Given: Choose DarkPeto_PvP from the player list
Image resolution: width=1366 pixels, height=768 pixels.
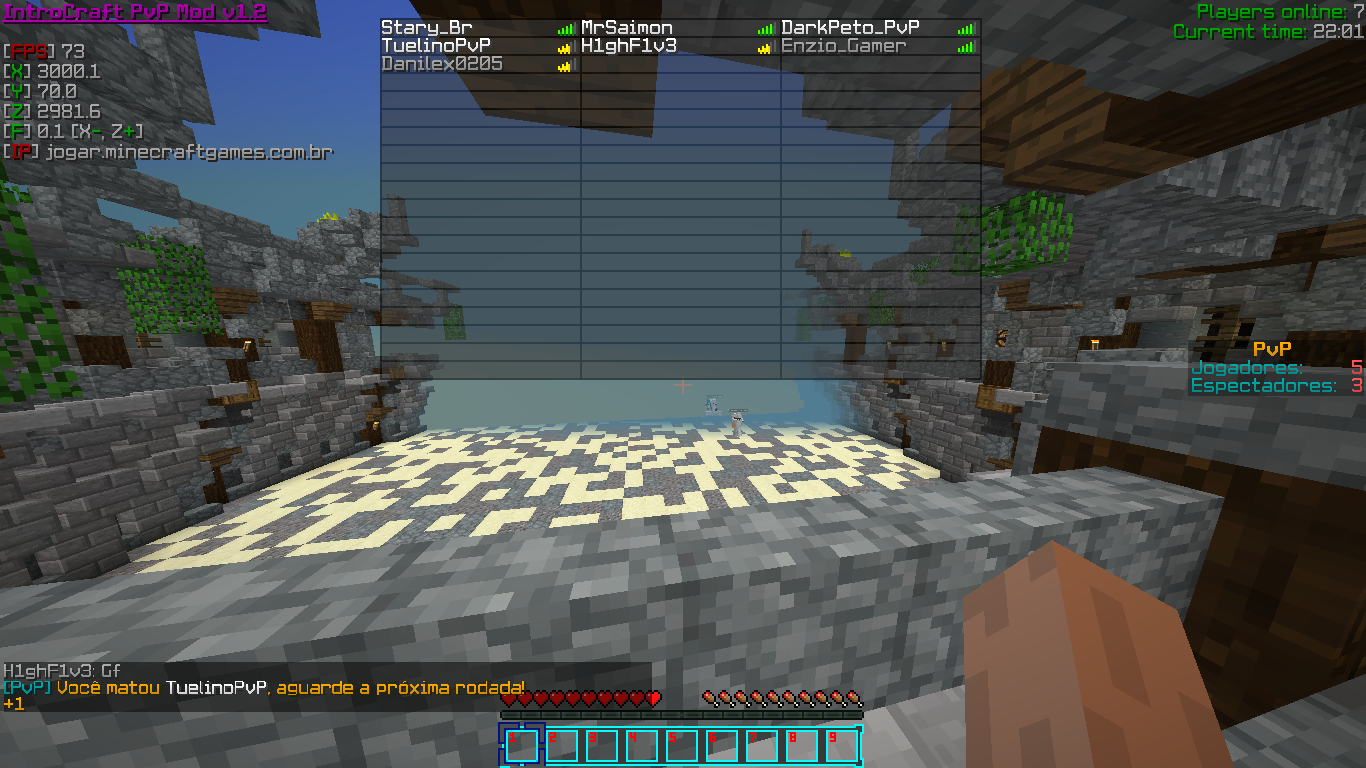Looking at the screenshot, I should pos(850,28).
